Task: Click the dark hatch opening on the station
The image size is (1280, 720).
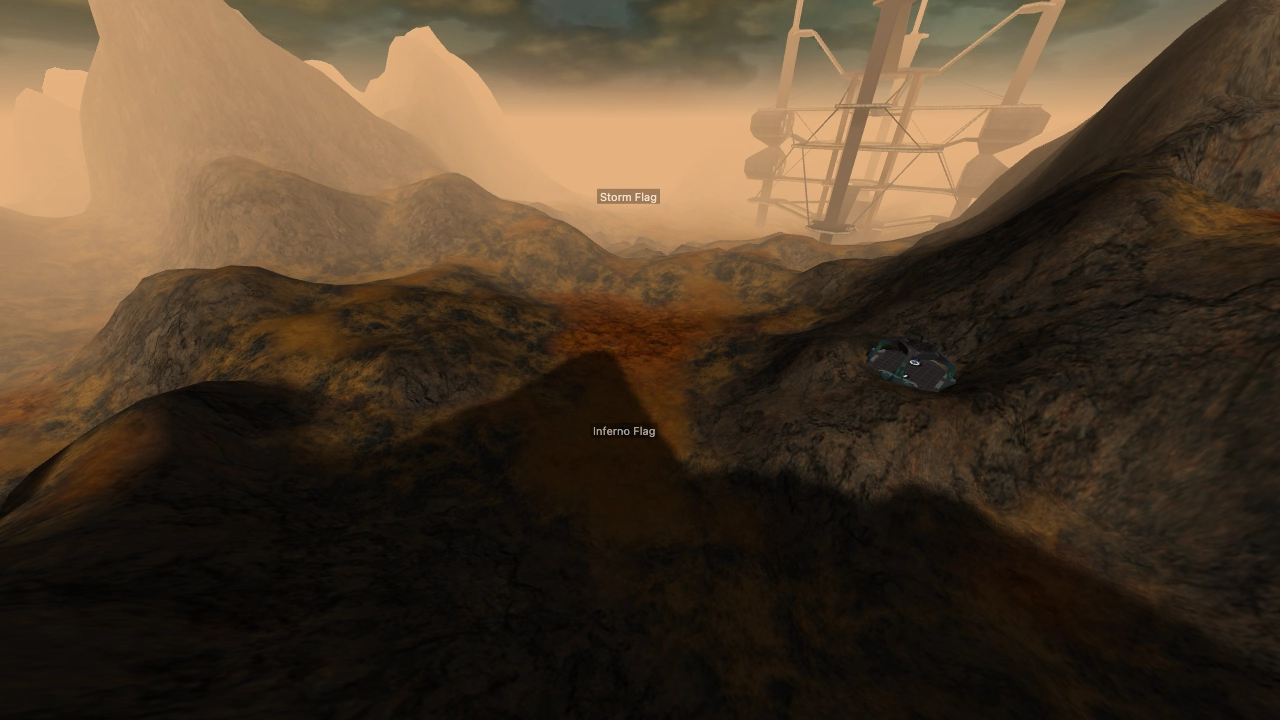Action: (903, 347)
